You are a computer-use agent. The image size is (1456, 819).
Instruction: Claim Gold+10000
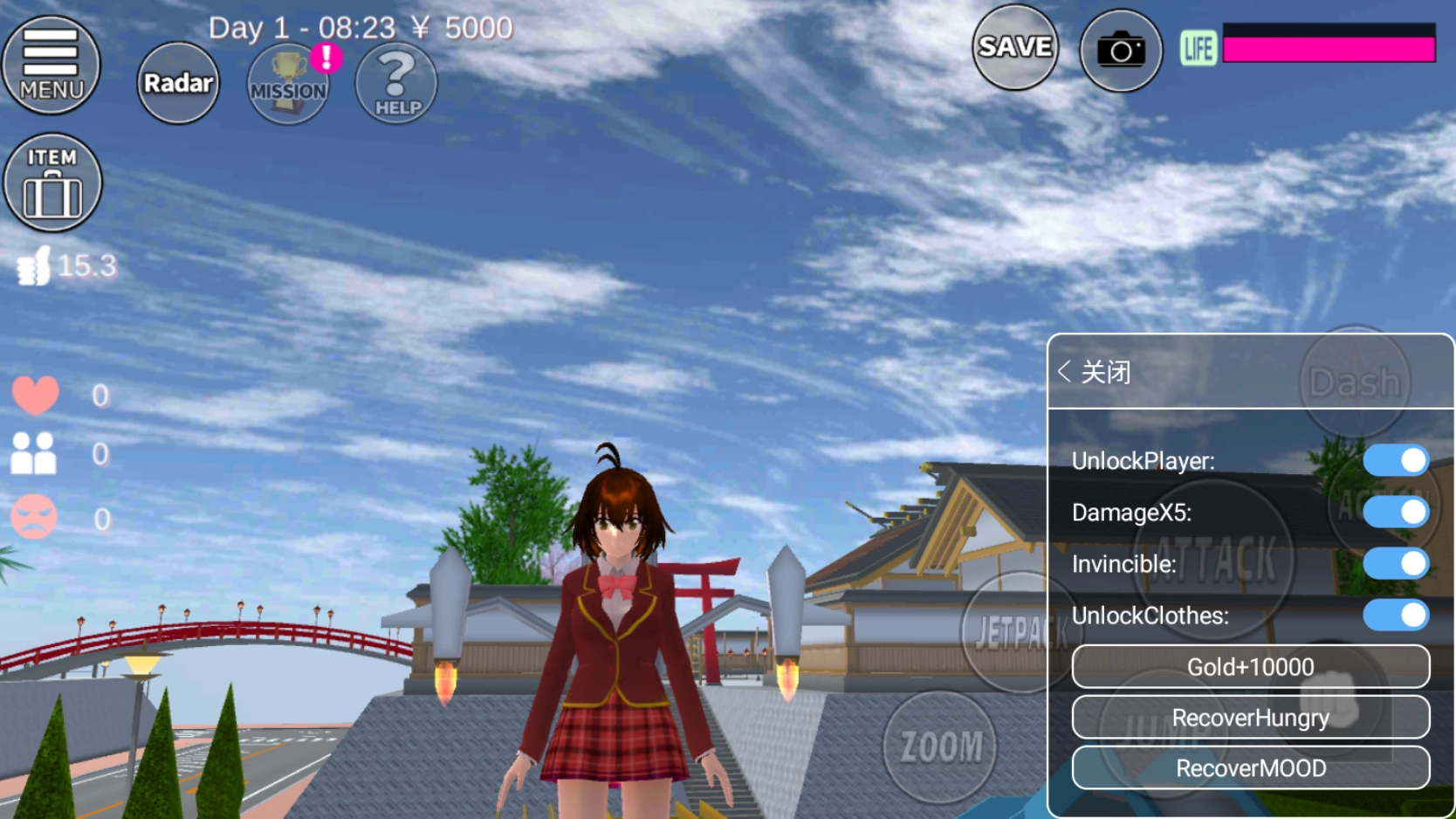coord(1250,666)
